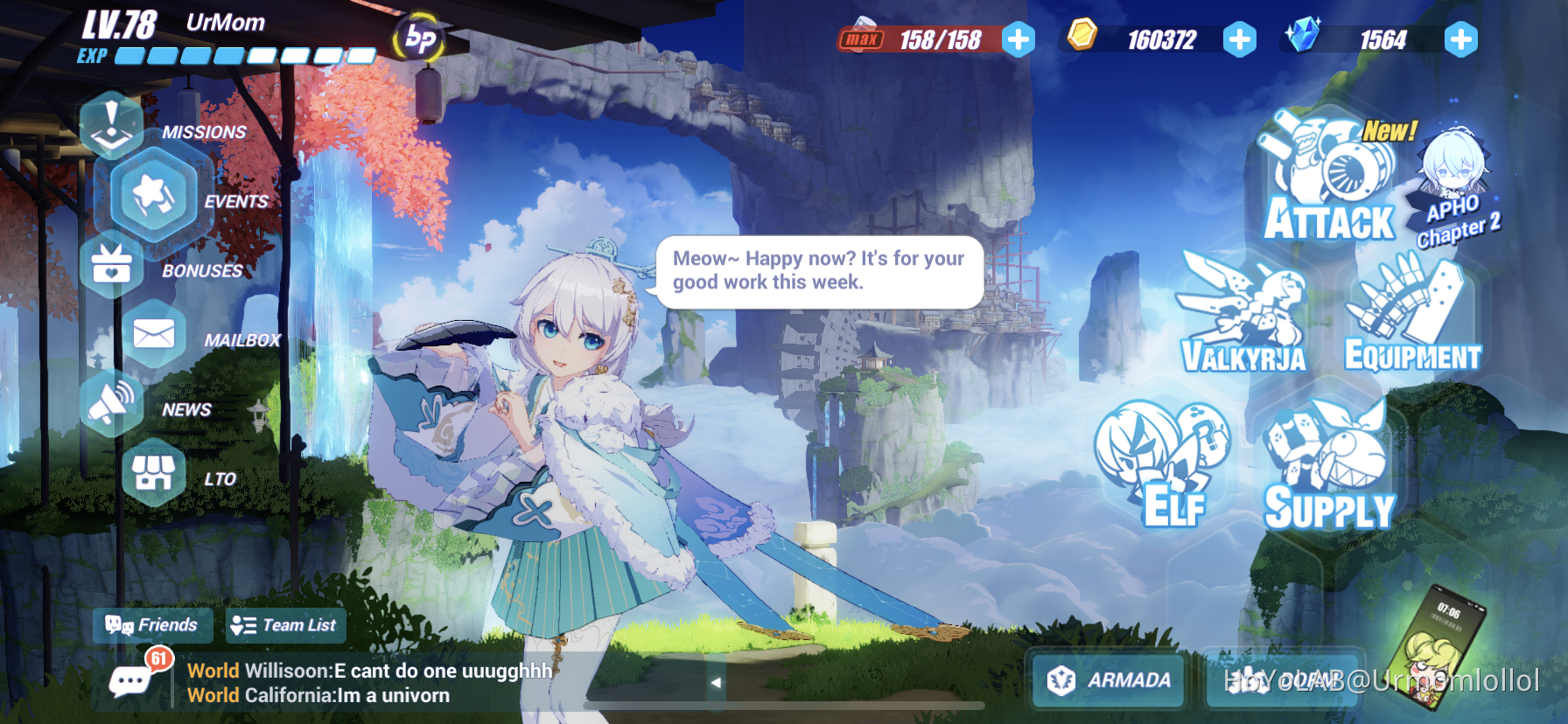Purchase more stamina with the plus button
The width and height of the screenshot is (1568, 724).
coord(1018,39)
